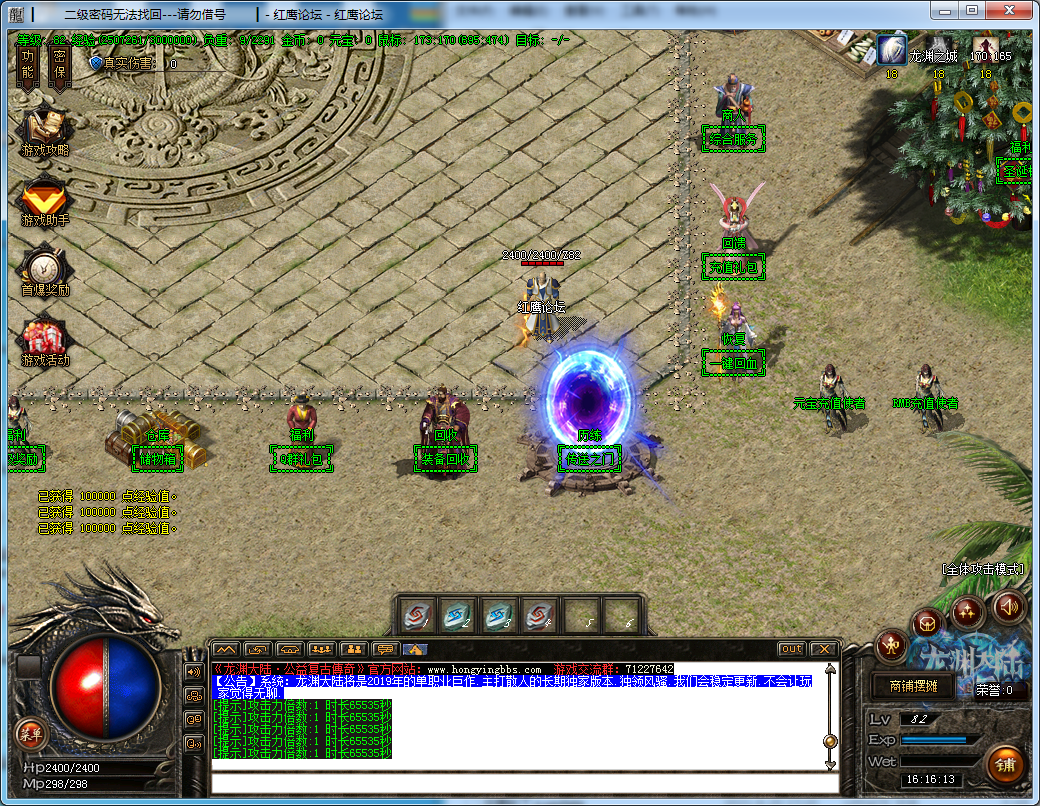This screenshot has height=806, width=1040.
Task: Click the round 菜单 menu button
Action: (x=32, y=734)
